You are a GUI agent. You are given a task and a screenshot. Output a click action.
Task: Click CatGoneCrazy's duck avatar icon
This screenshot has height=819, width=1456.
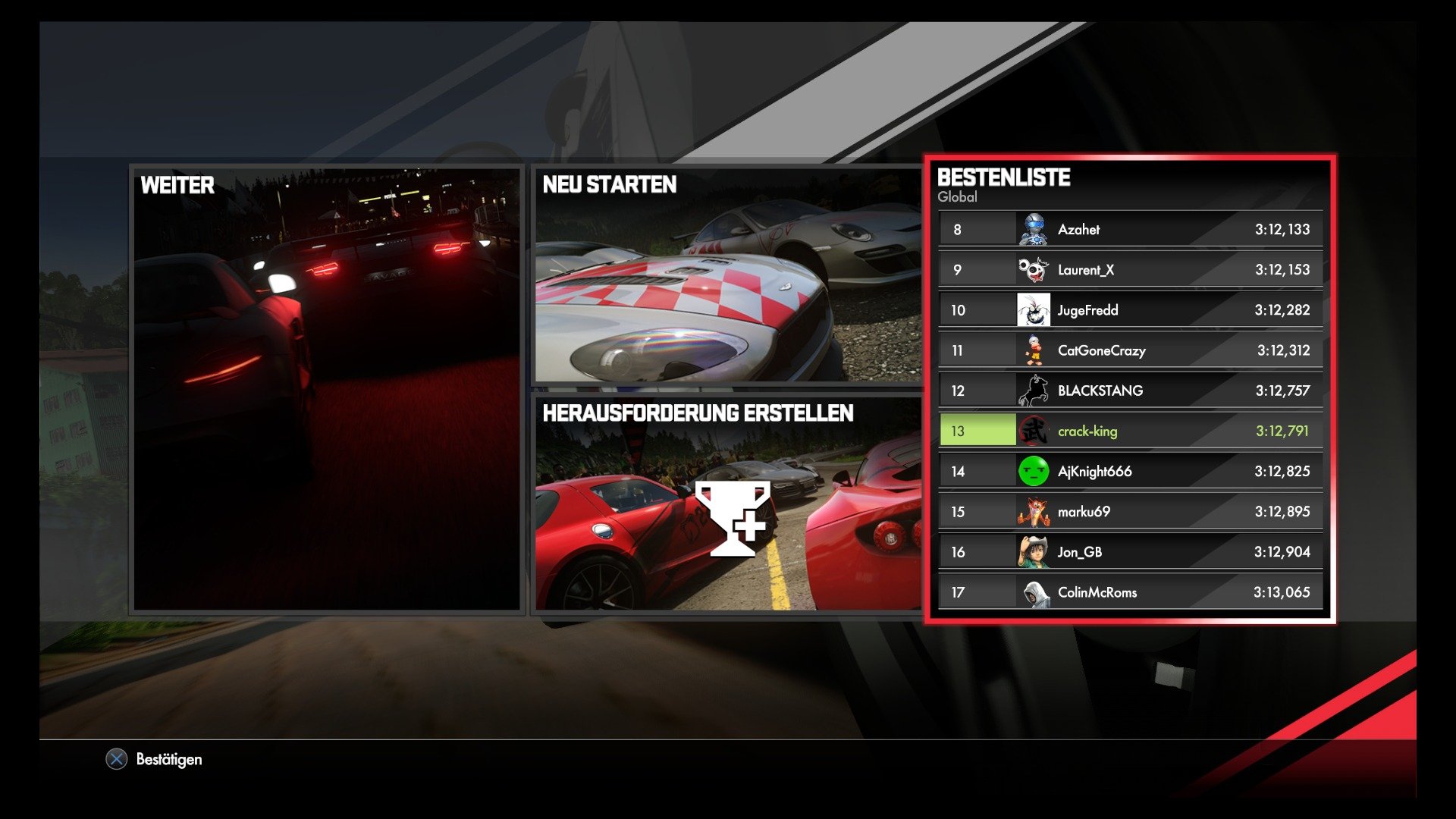pos(1033,350)
